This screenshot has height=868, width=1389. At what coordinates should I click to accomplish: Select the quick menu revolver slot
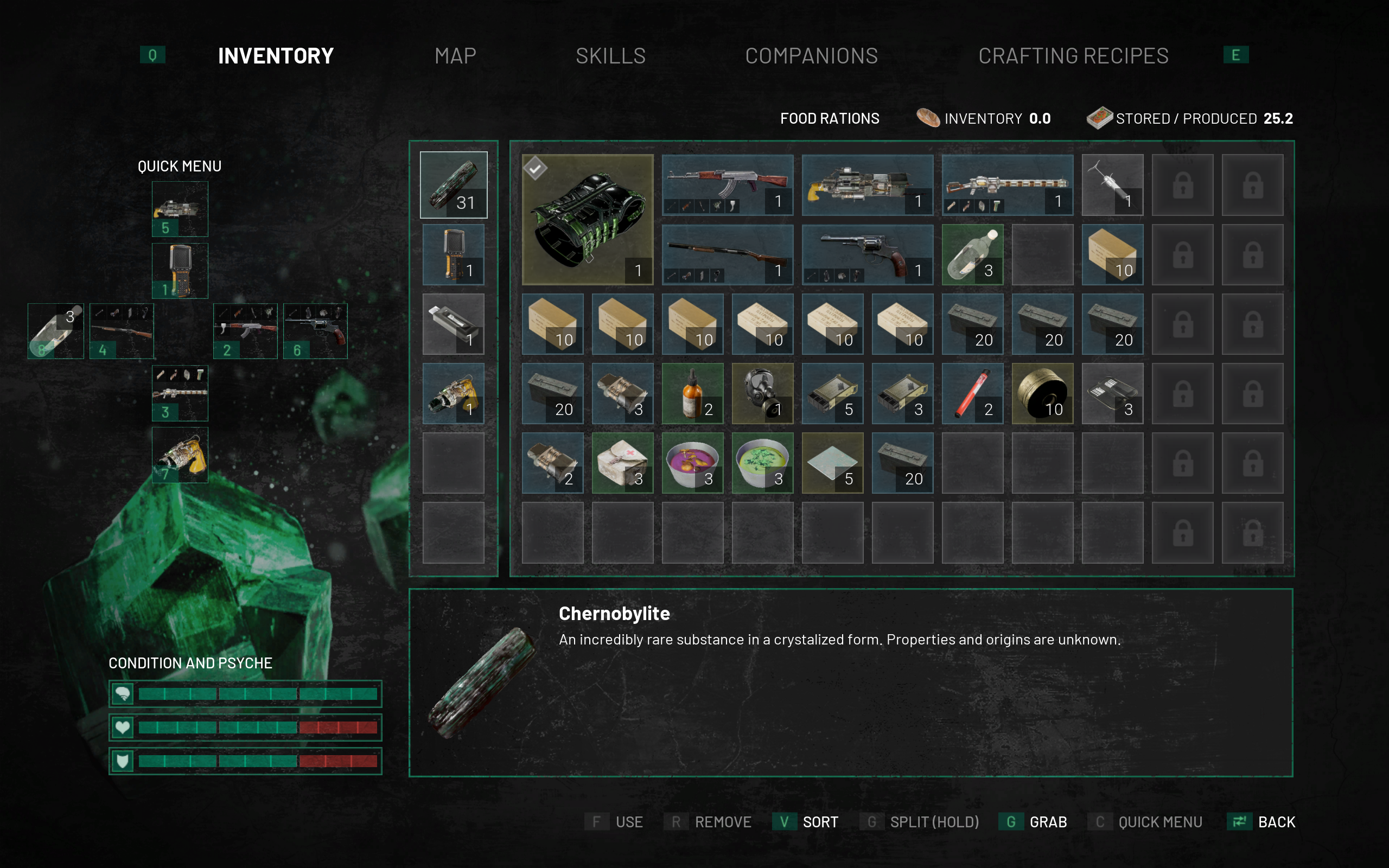tap(315, 331)
